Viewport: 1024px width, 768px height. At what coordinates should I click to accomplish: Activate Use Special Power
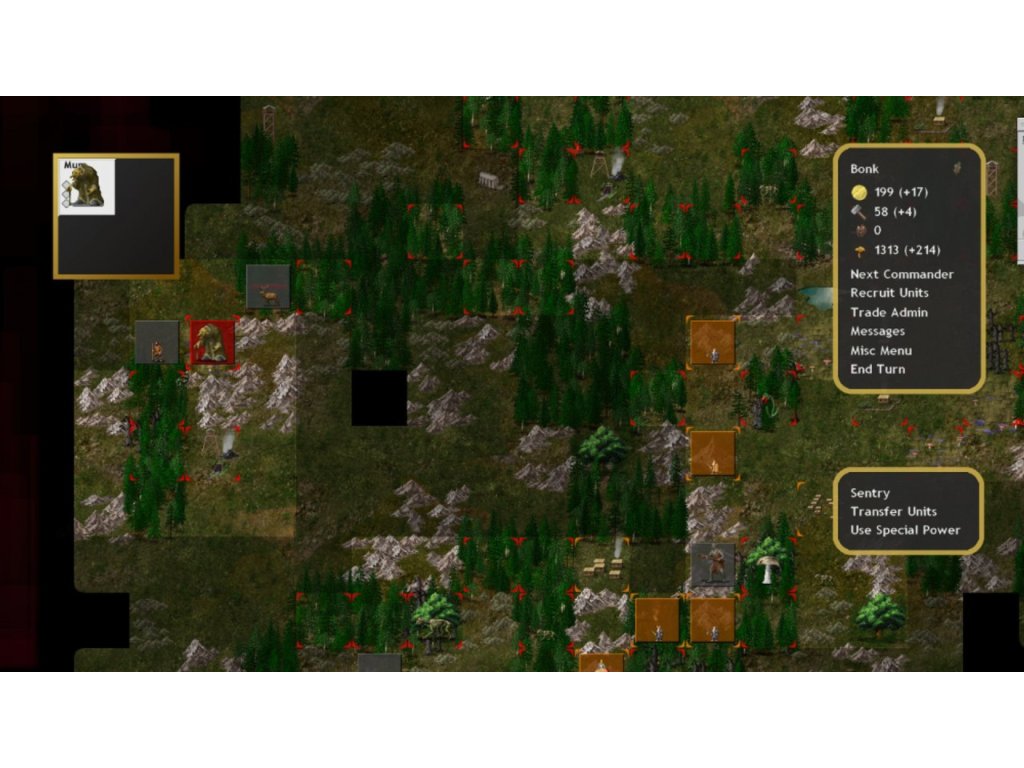tap(904, 530)
